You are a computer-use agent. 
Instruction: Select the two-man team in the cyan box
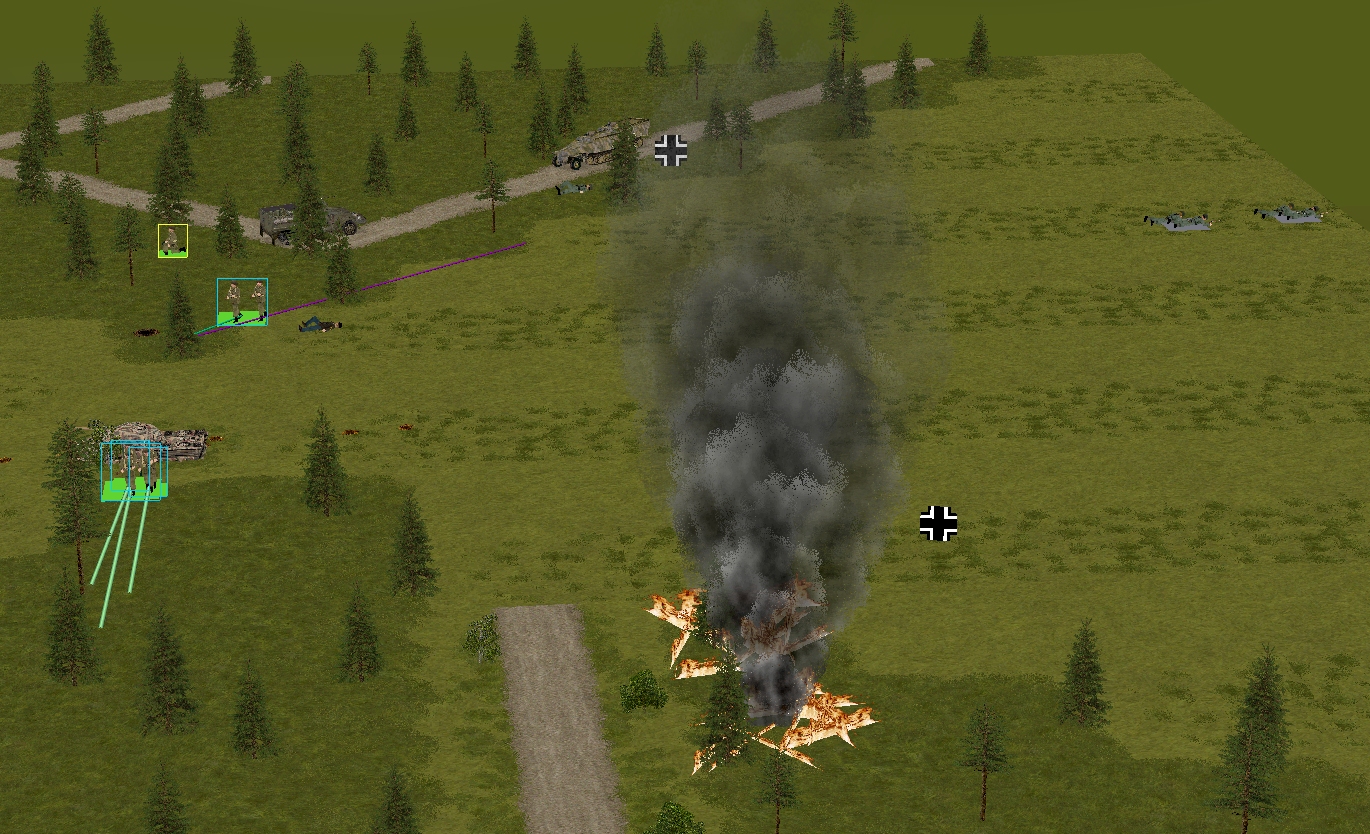click(242, 301)
